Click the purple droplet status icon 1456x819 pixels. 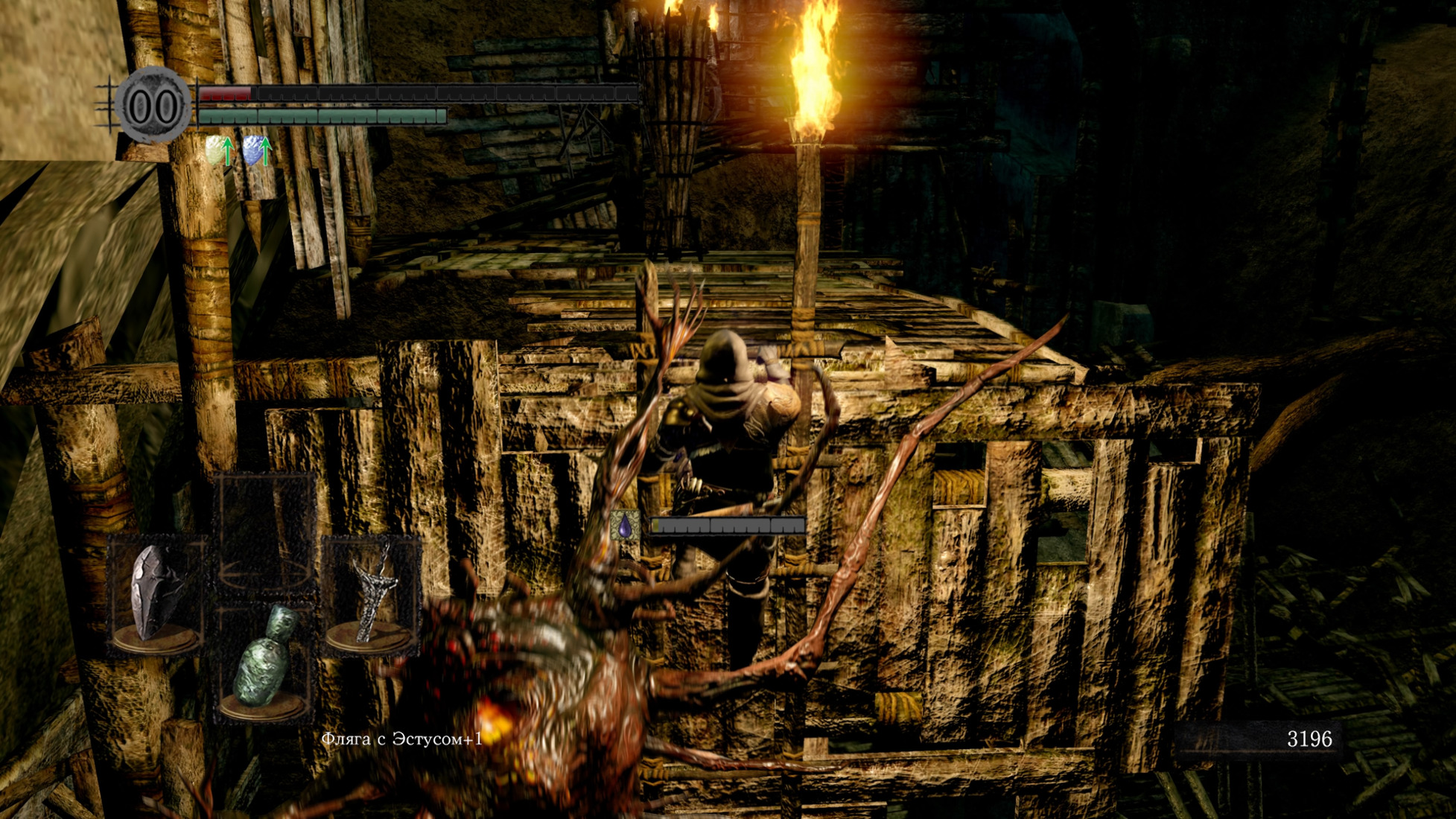[625, 526]
